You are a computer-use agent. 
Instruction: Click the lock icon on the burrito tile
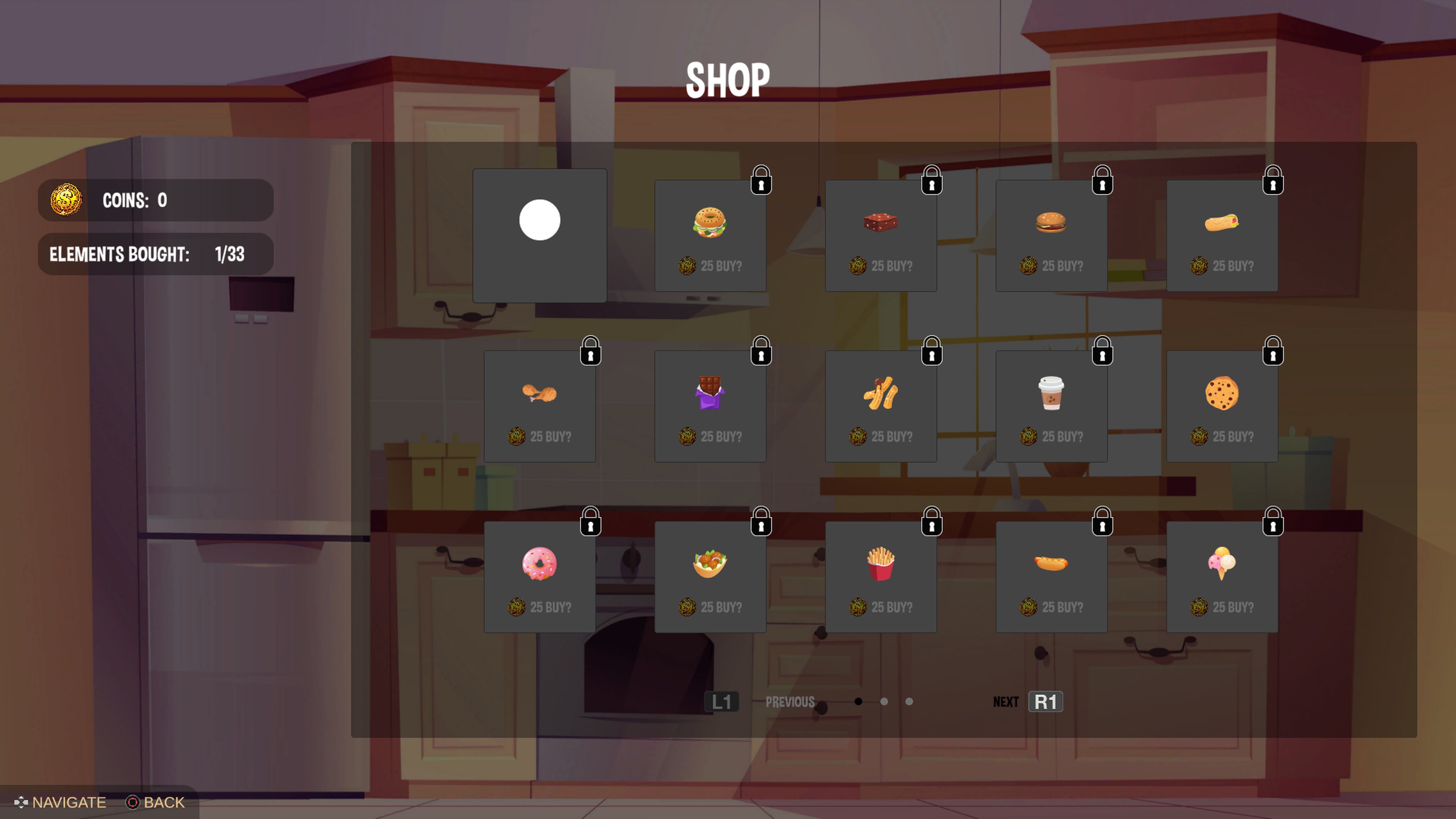[x=1273, y=181]
